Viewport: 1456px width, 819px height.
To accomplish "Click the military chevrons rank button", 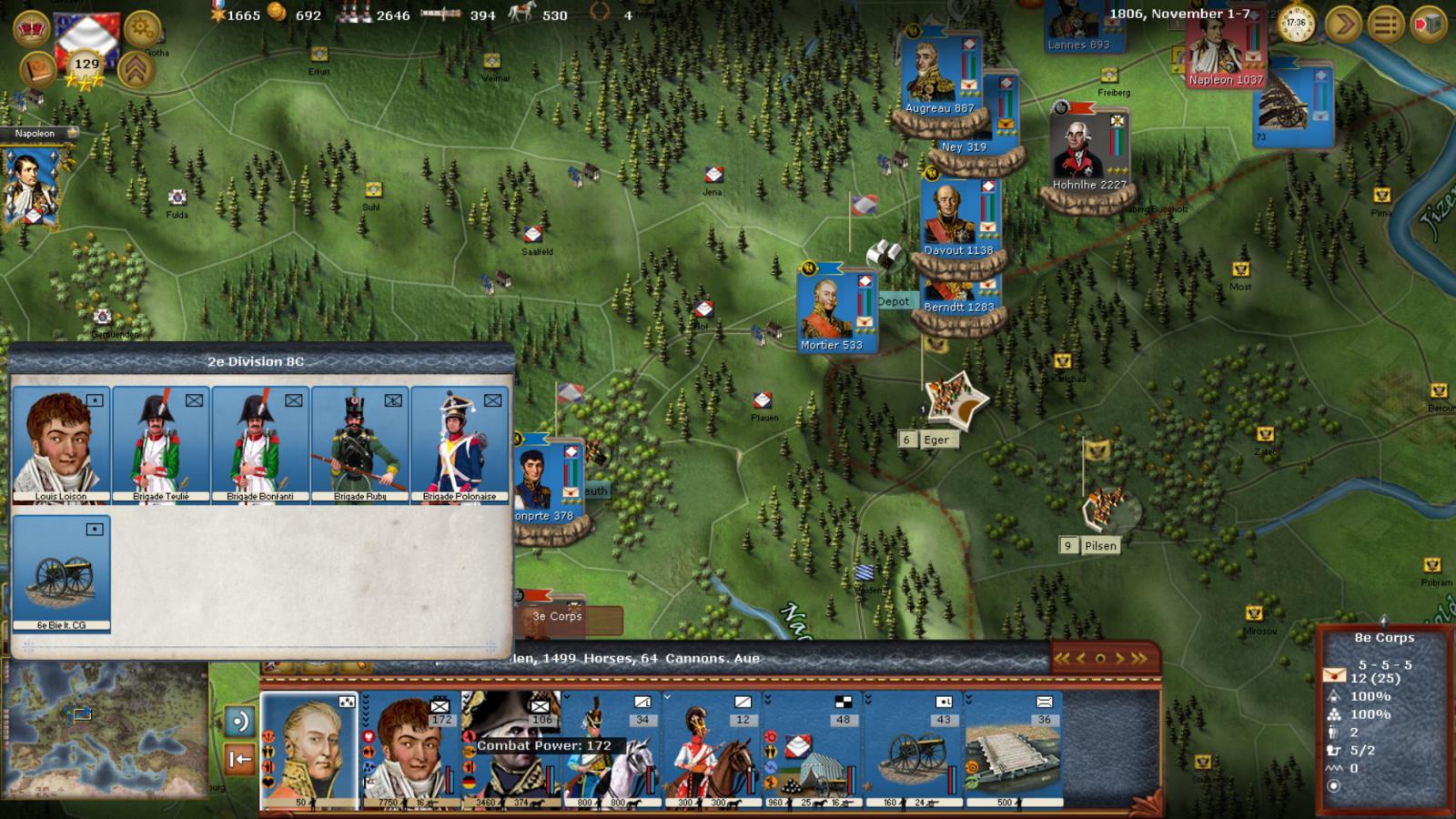I will click(x=136, y=70).
